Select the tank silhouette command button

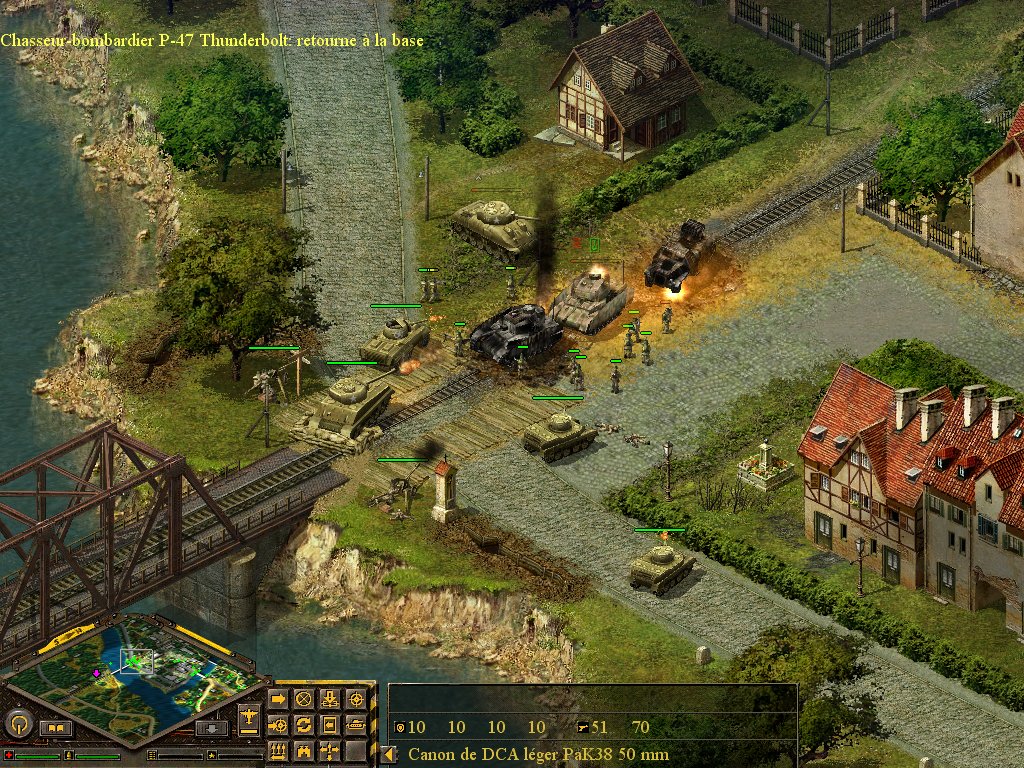point(356,725)
